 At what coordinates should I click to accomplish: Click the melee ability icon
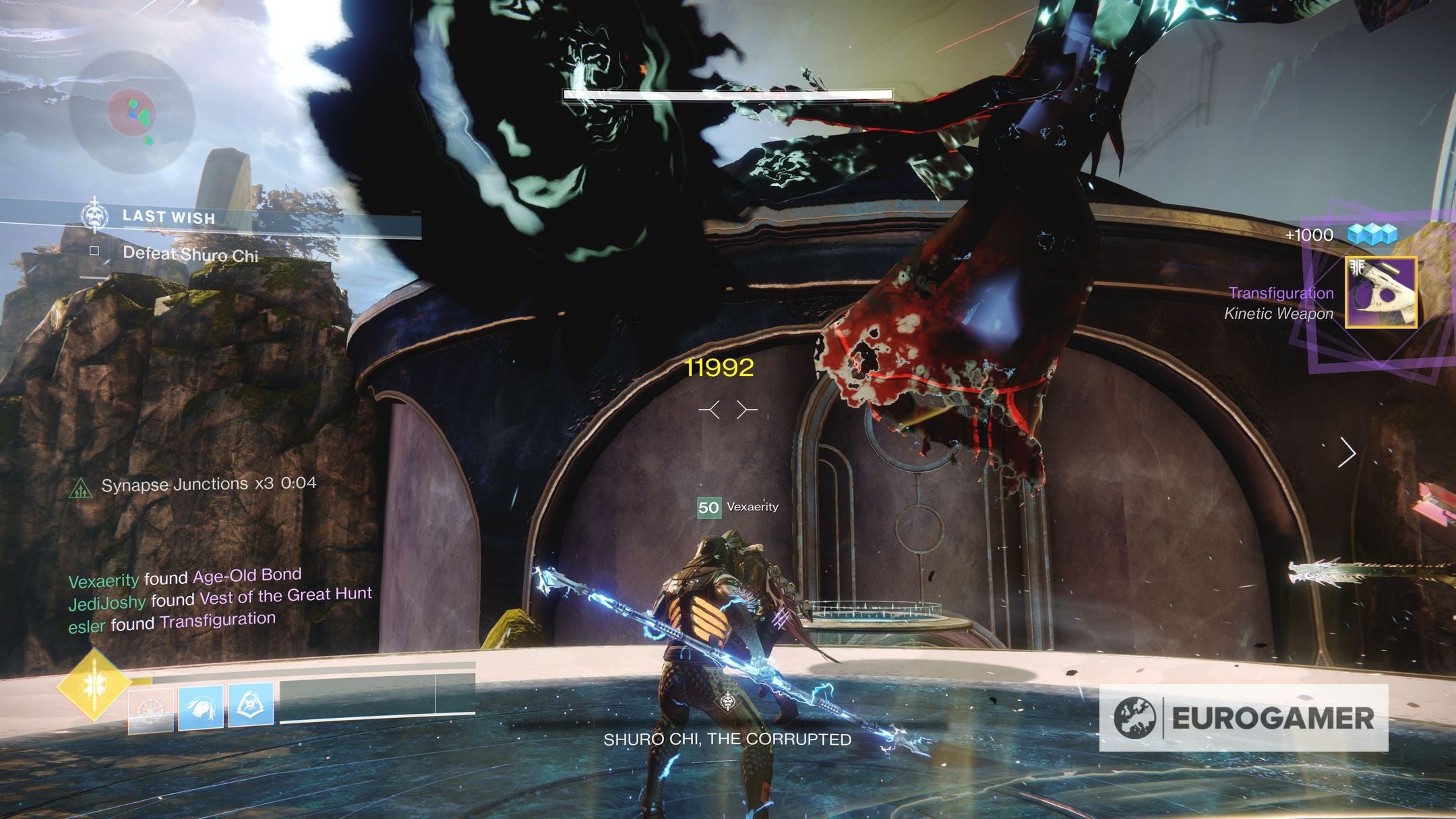[x=201, y=706]
